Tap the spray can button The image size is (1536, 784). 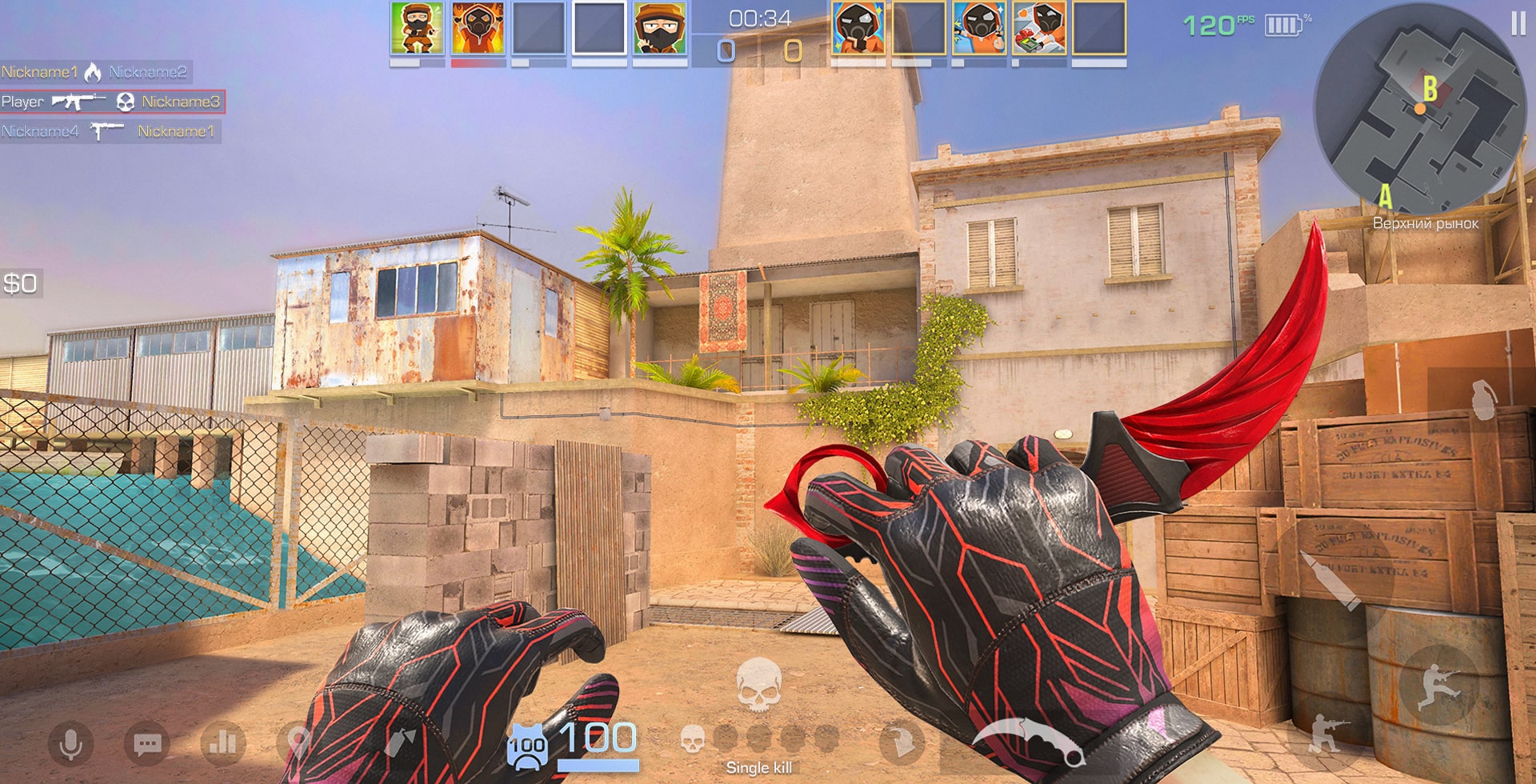tap(401, 743)
